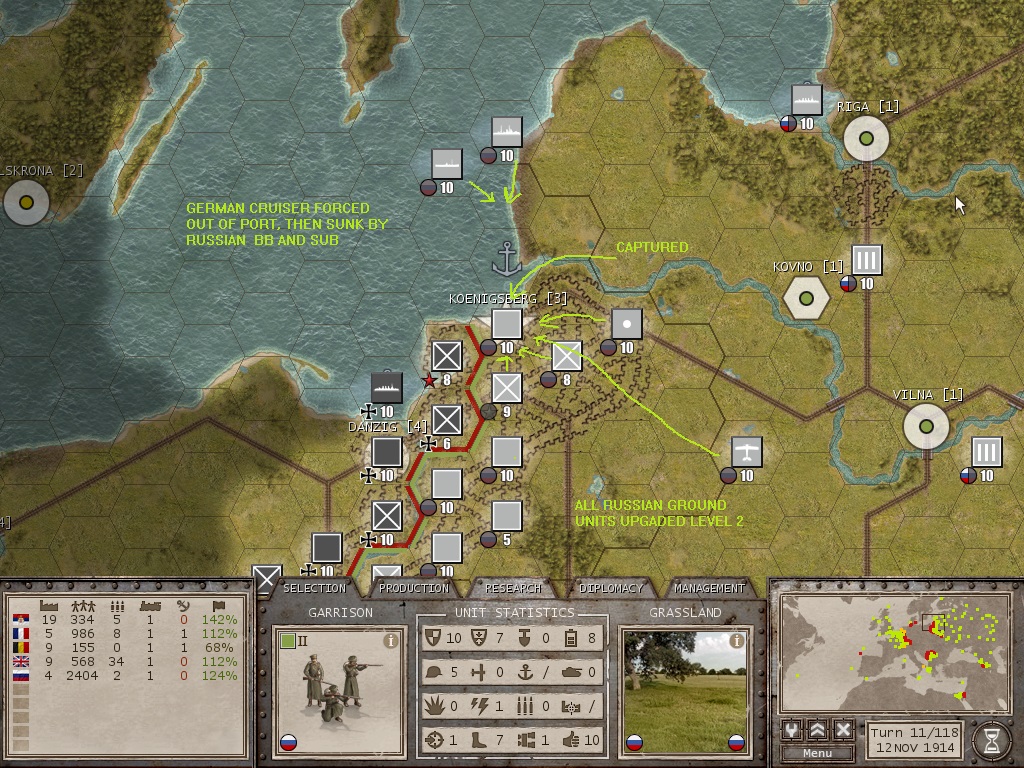Select the Russian artillery at Kovno

click(867, 260)
